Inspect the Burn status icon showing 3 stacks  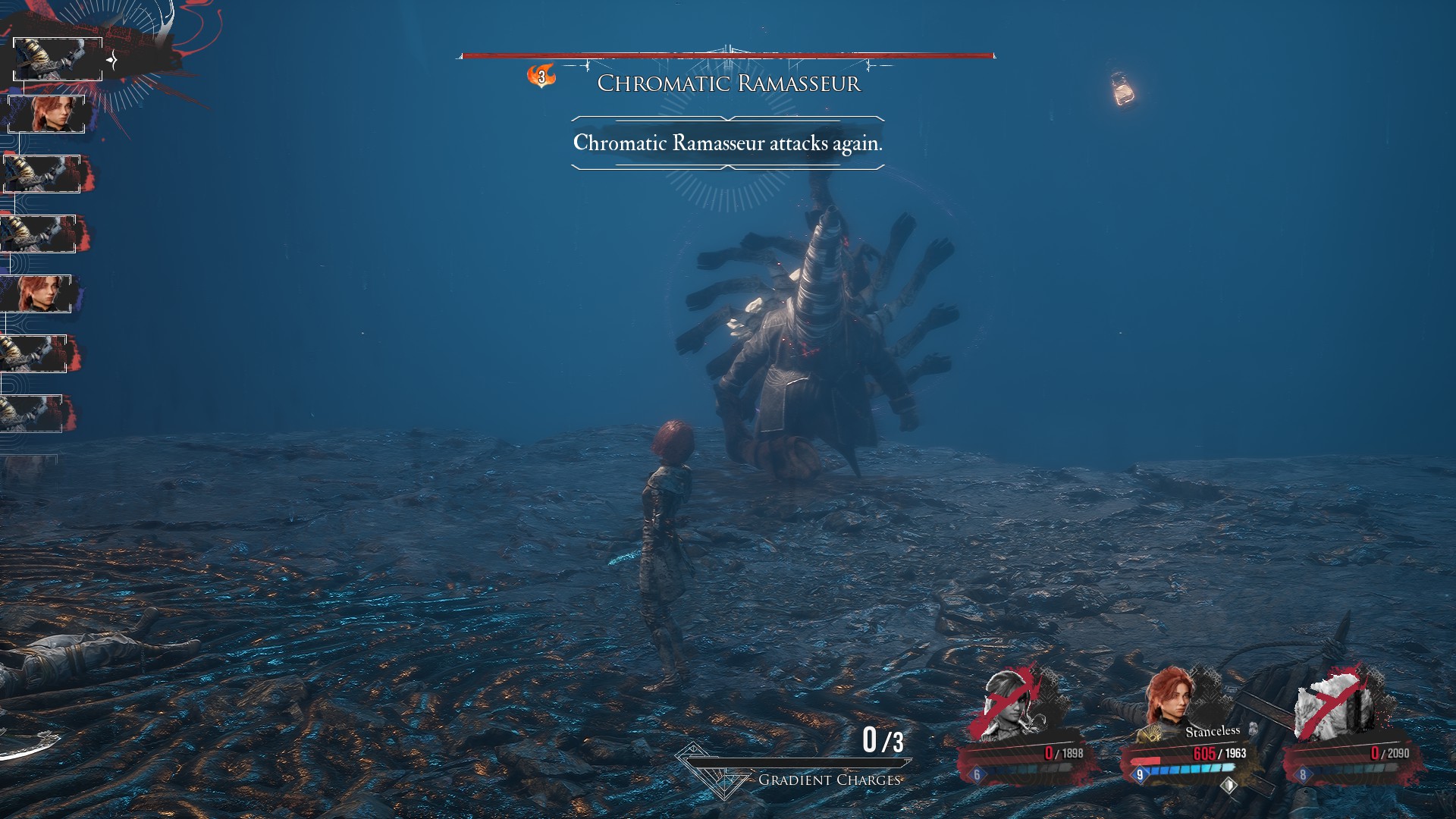tap(541, 76)
